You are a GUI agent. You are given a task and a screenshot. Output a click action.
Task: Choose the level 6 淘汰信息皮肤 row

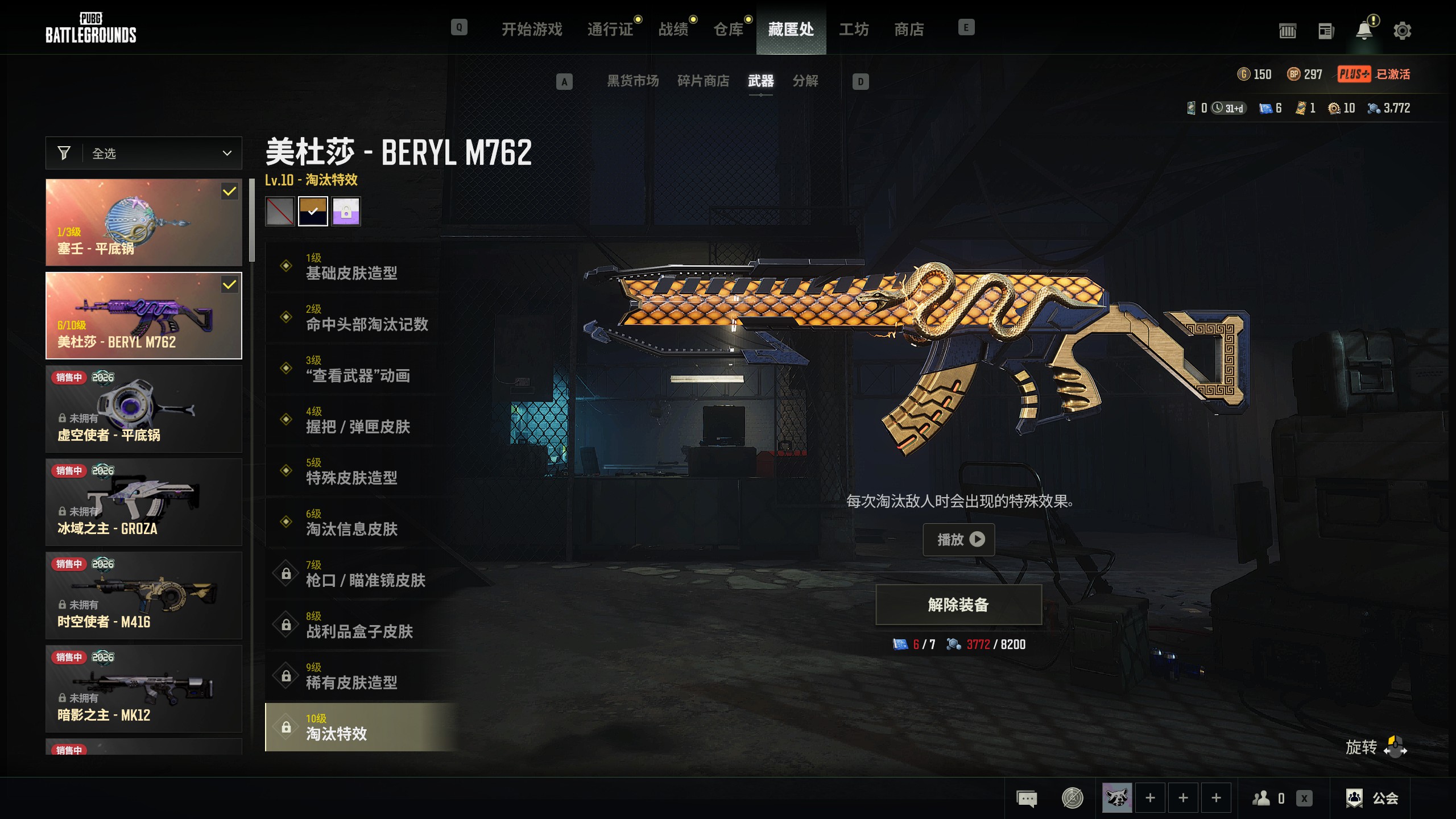(353, 523)
